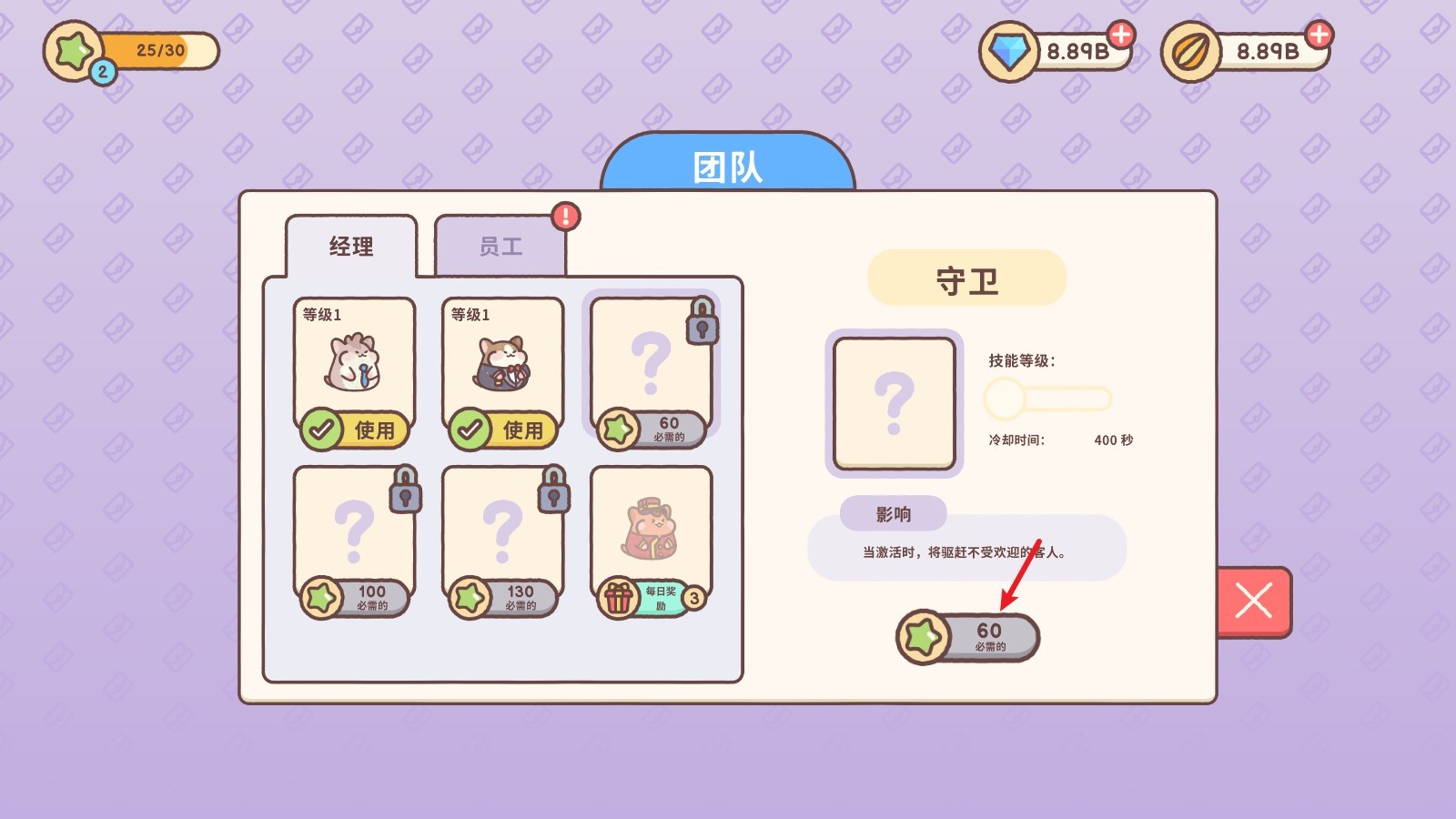The image size is (1456, 819).
Task: Select the 经理 tab
Action: (351, 246)
